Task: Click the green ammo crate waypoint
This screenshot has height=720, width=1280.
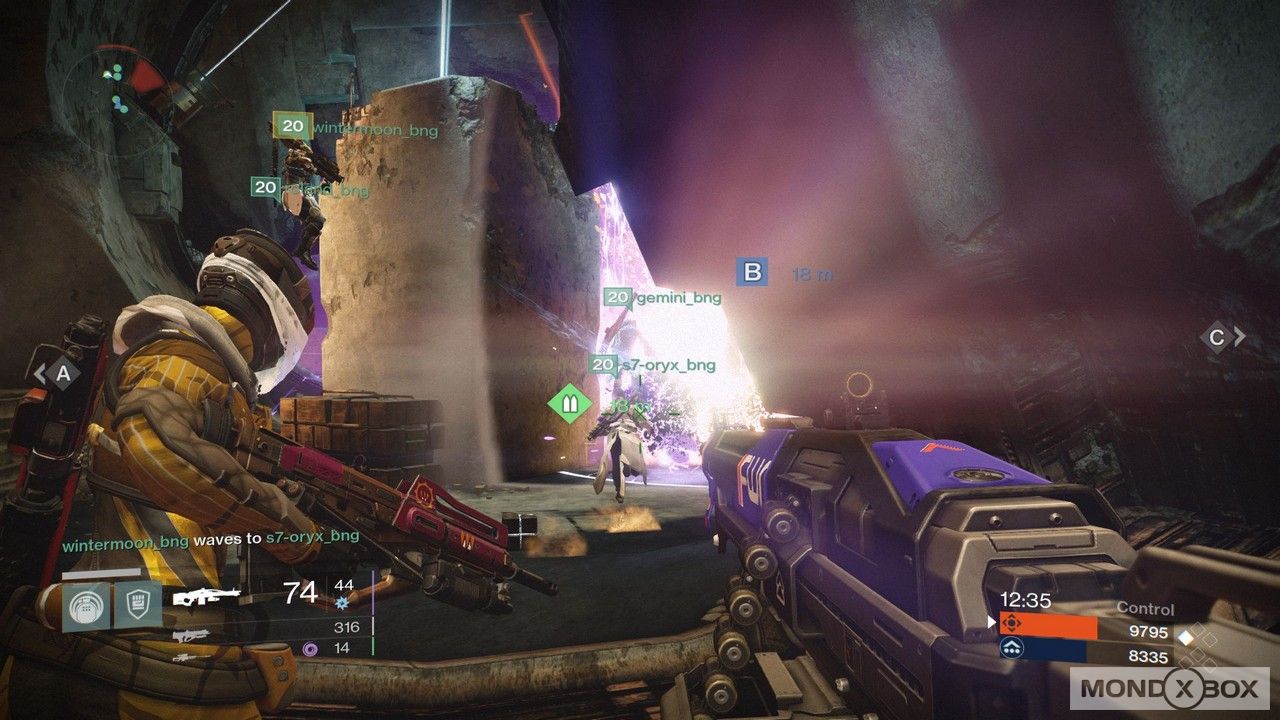Action: (x=567, y=404)
